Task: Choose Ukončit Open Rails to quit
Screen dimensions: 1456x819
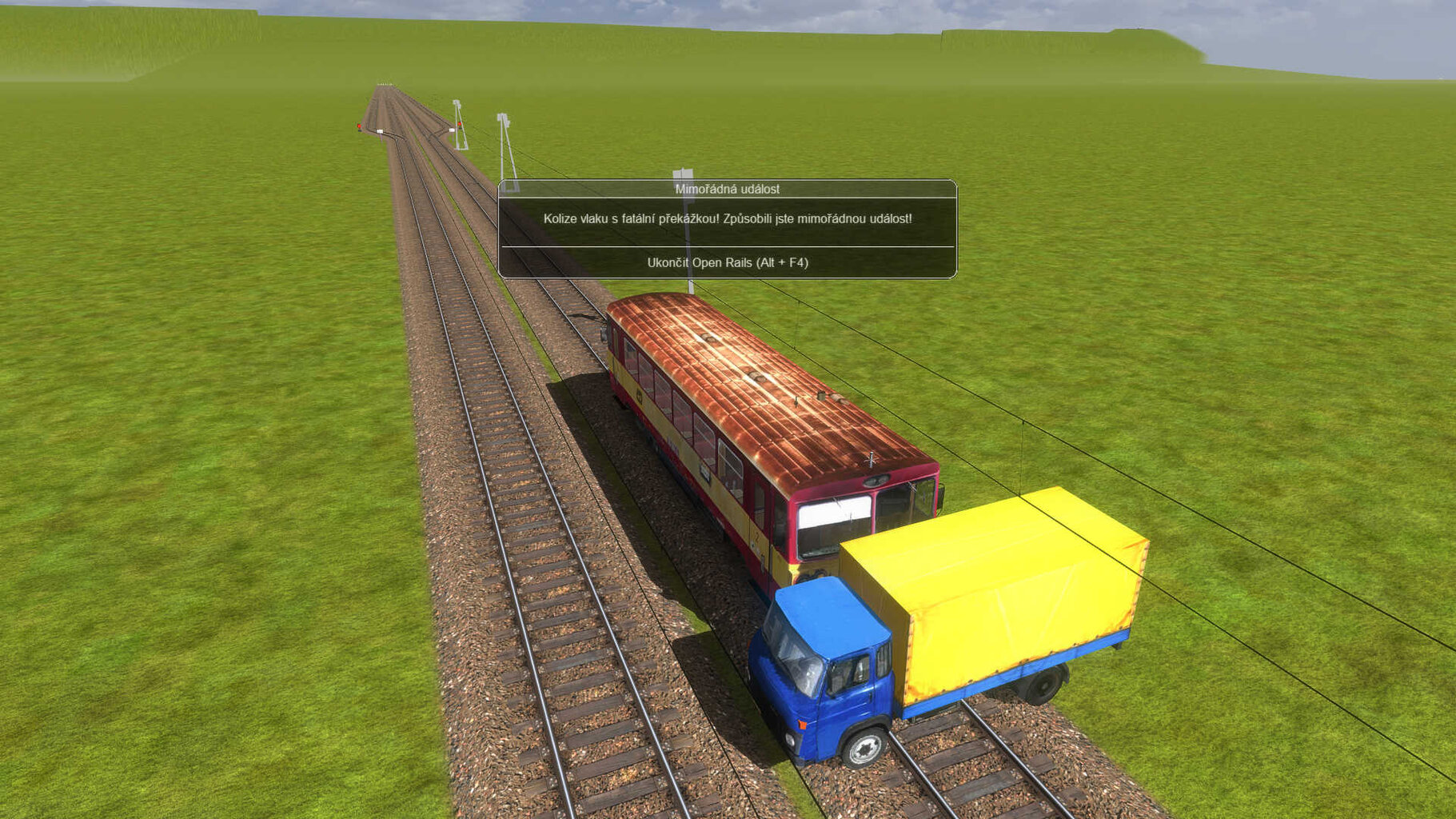Action: click(727, 262)
